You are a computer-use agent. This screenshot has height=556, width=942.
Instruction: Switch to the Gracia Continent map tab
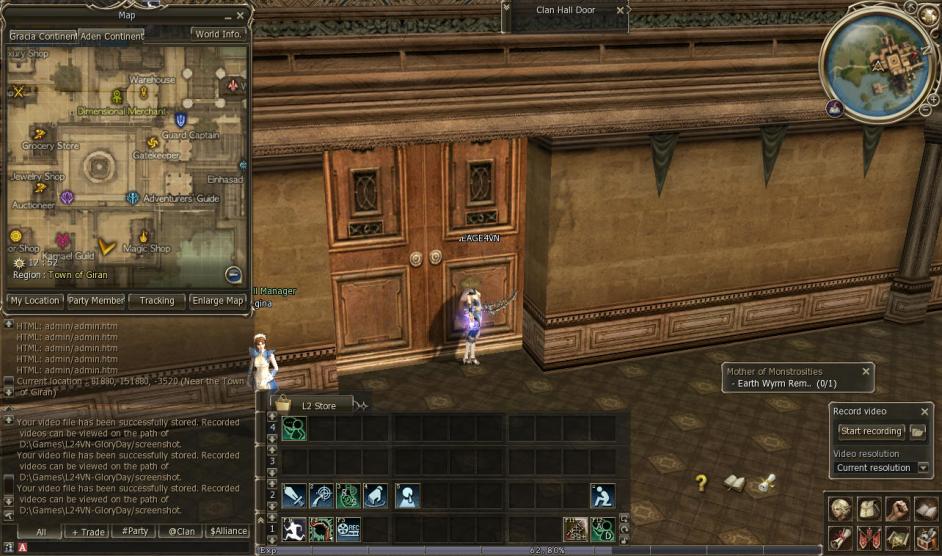(x=42, y=36)
